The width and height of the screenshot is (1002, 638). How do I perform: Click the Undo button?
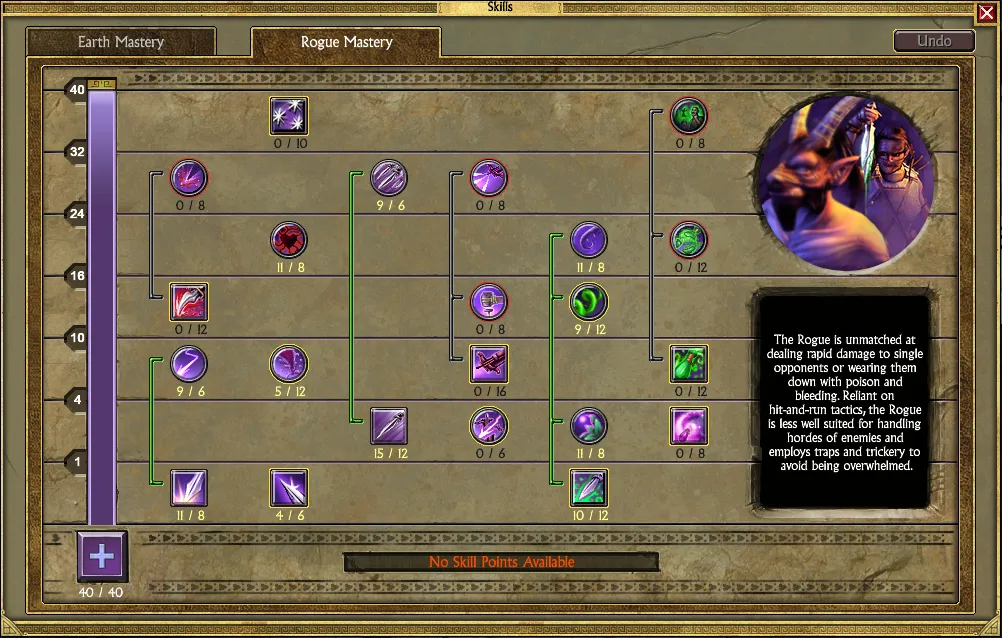point(934,41)
